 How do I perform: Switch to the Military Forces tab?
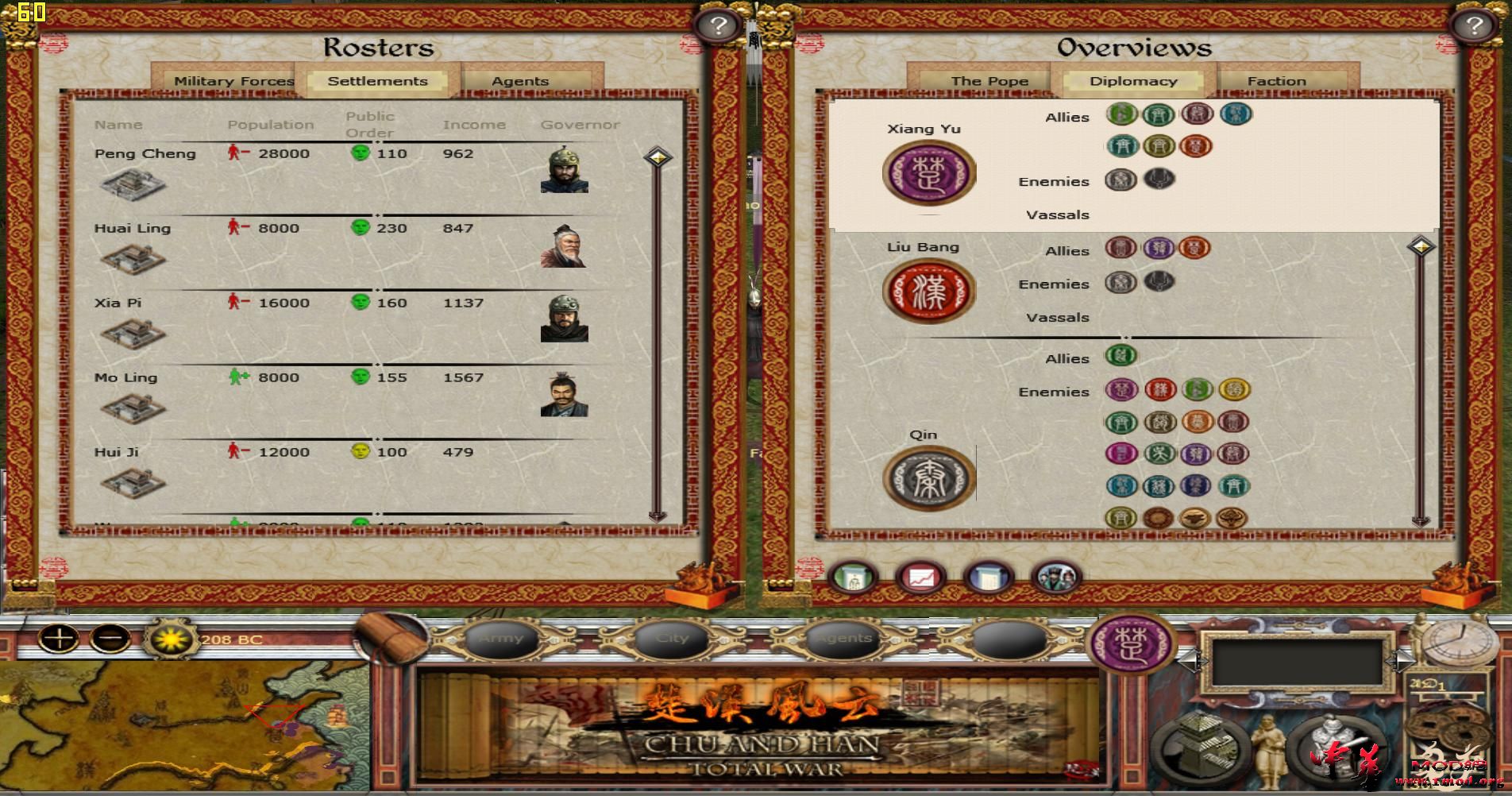(x=234, y=80)
